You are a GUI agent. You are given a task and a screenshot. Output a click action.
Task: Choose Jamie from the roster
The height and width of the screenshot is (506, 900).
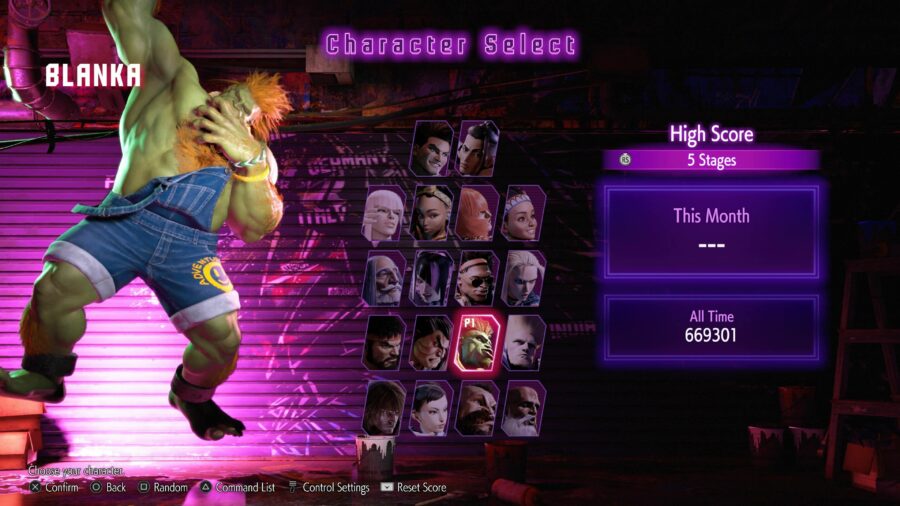tap(478, 148)
